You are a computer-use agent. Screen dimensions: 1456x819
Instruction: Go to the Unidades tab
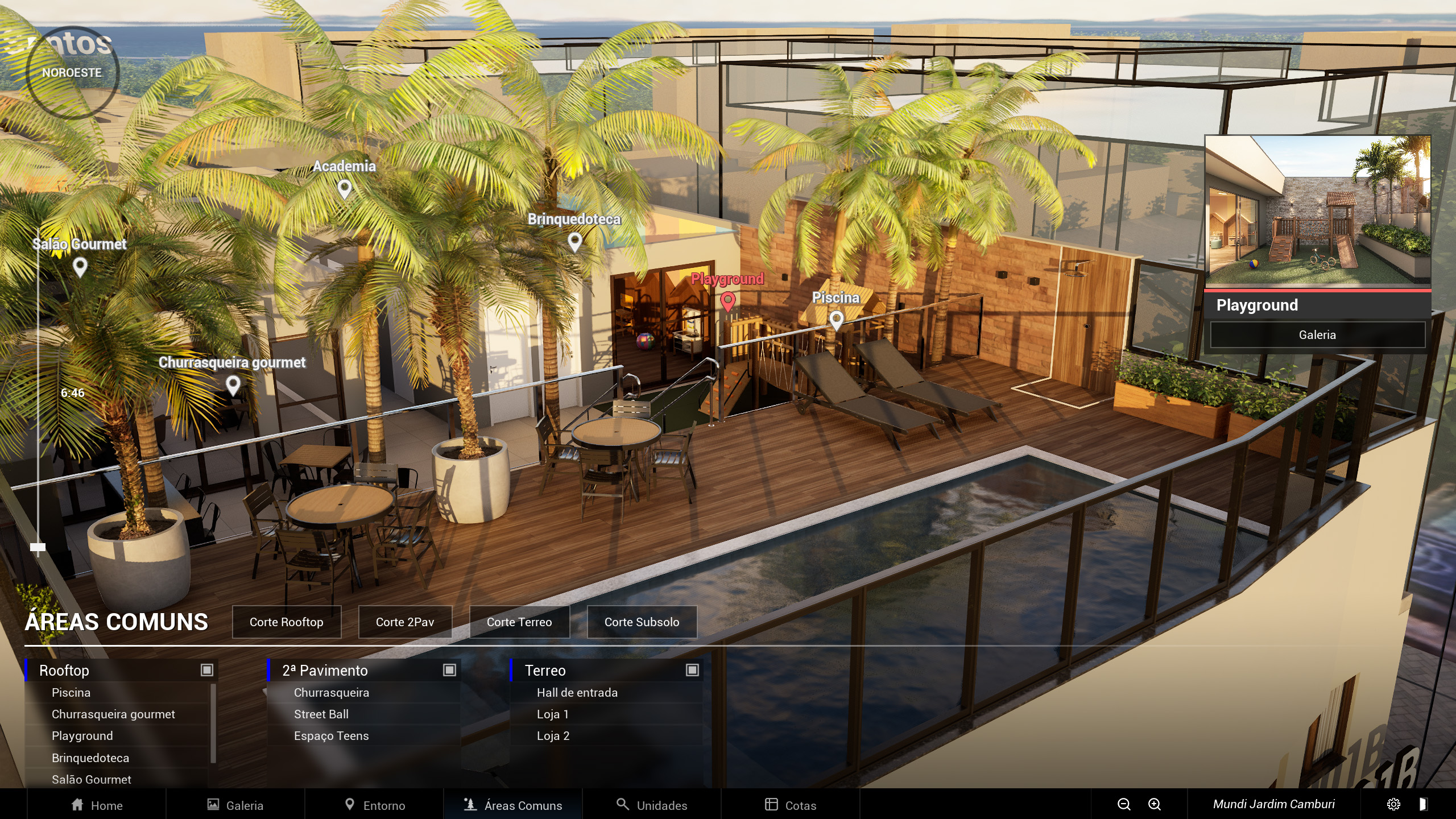[x=652, y=805]
